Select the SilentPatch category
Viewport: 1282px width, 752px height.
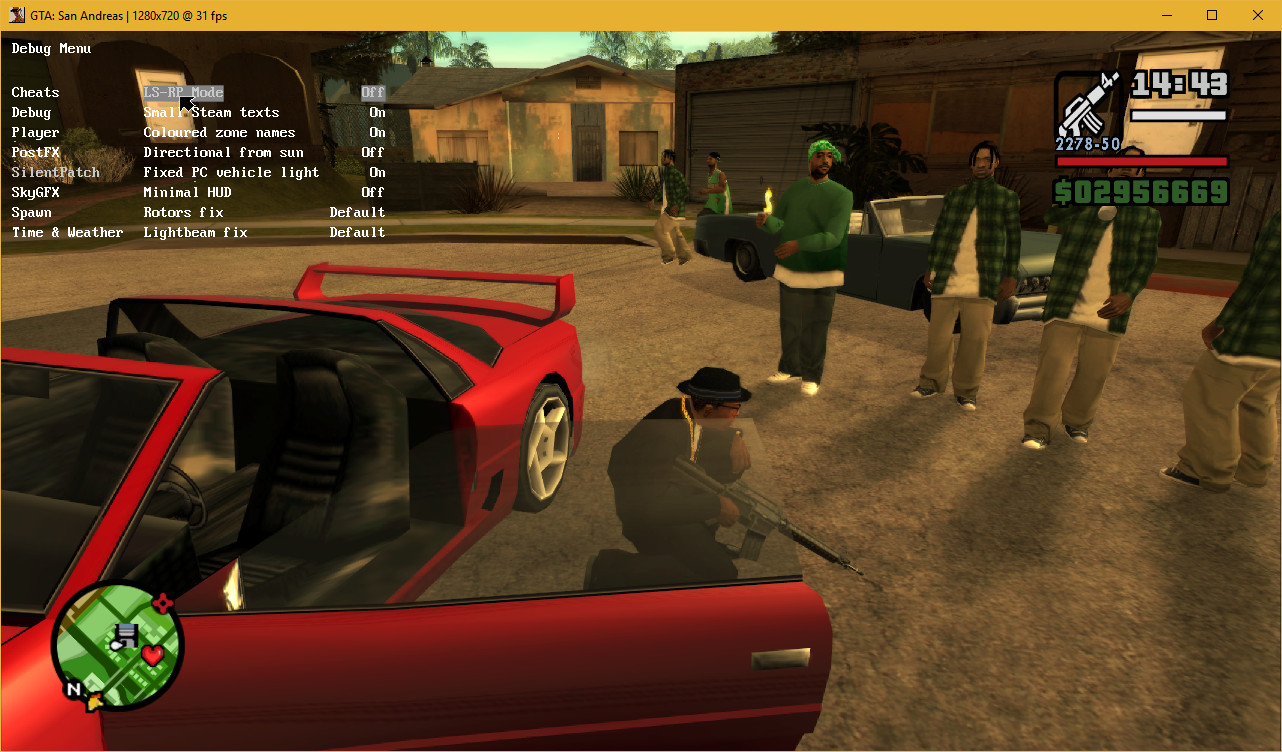(55, 172)
